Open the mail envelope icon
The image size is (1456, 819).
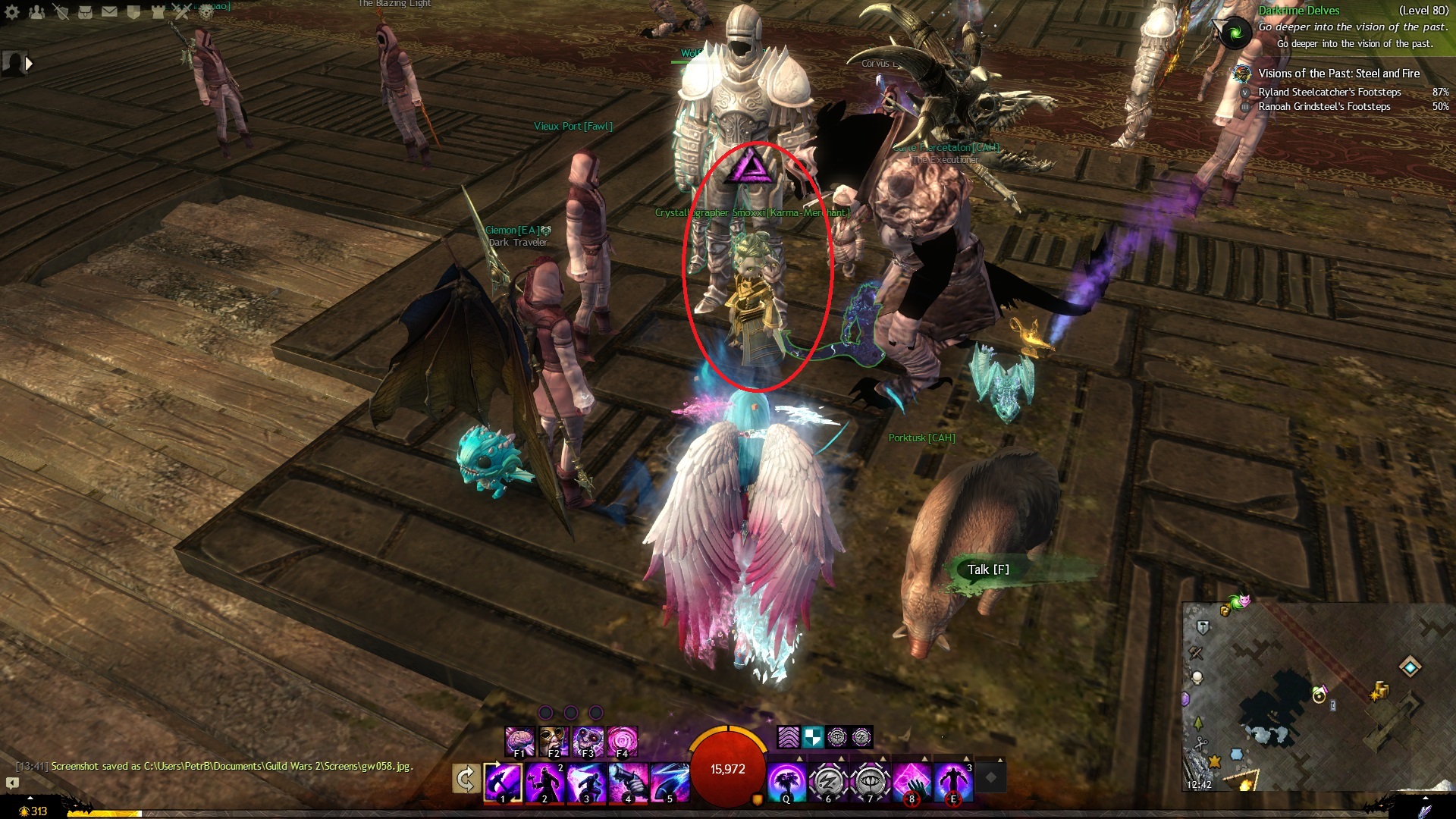(109, 12)
